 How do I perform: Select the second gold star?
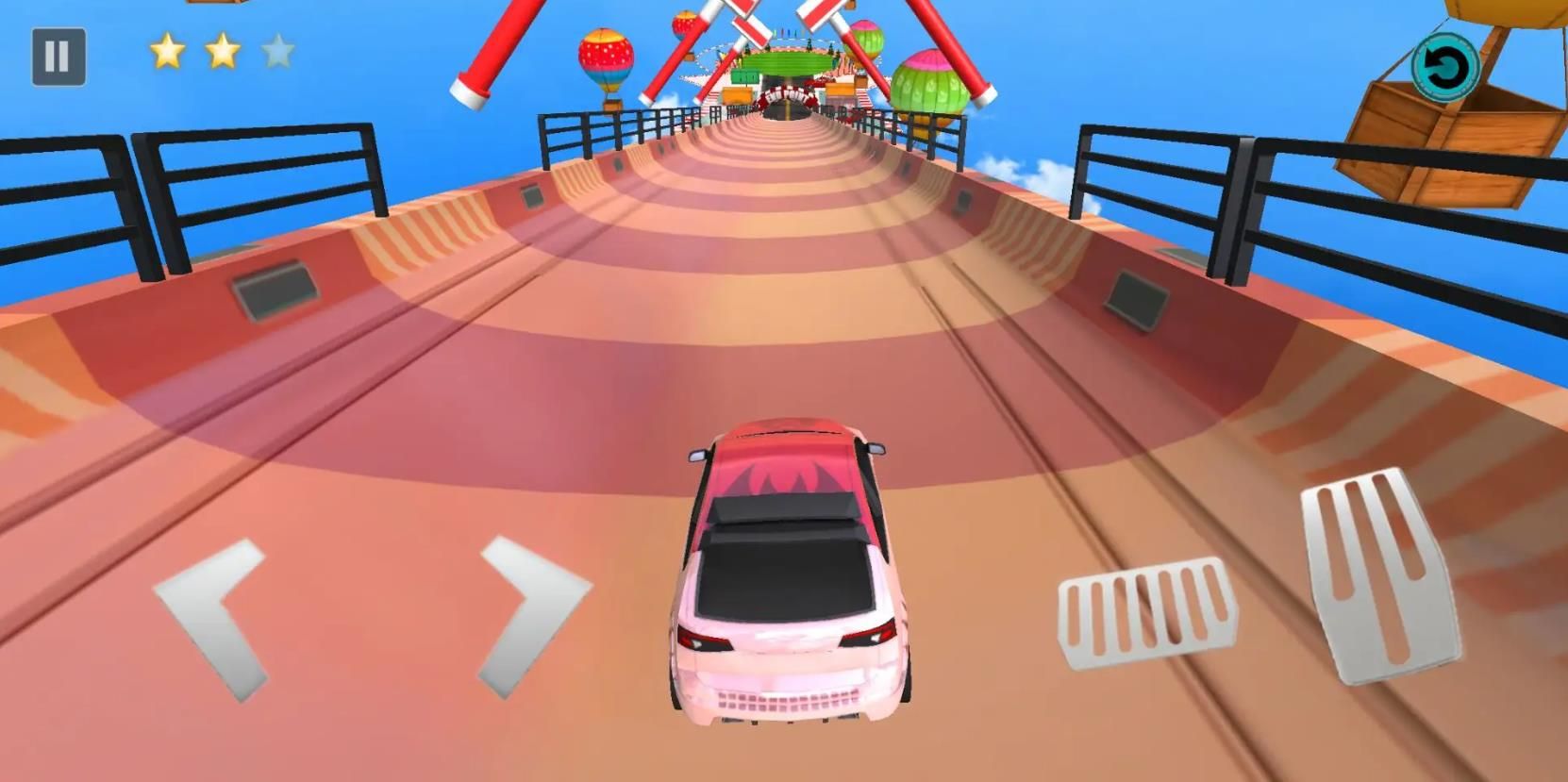coord(224,52)
